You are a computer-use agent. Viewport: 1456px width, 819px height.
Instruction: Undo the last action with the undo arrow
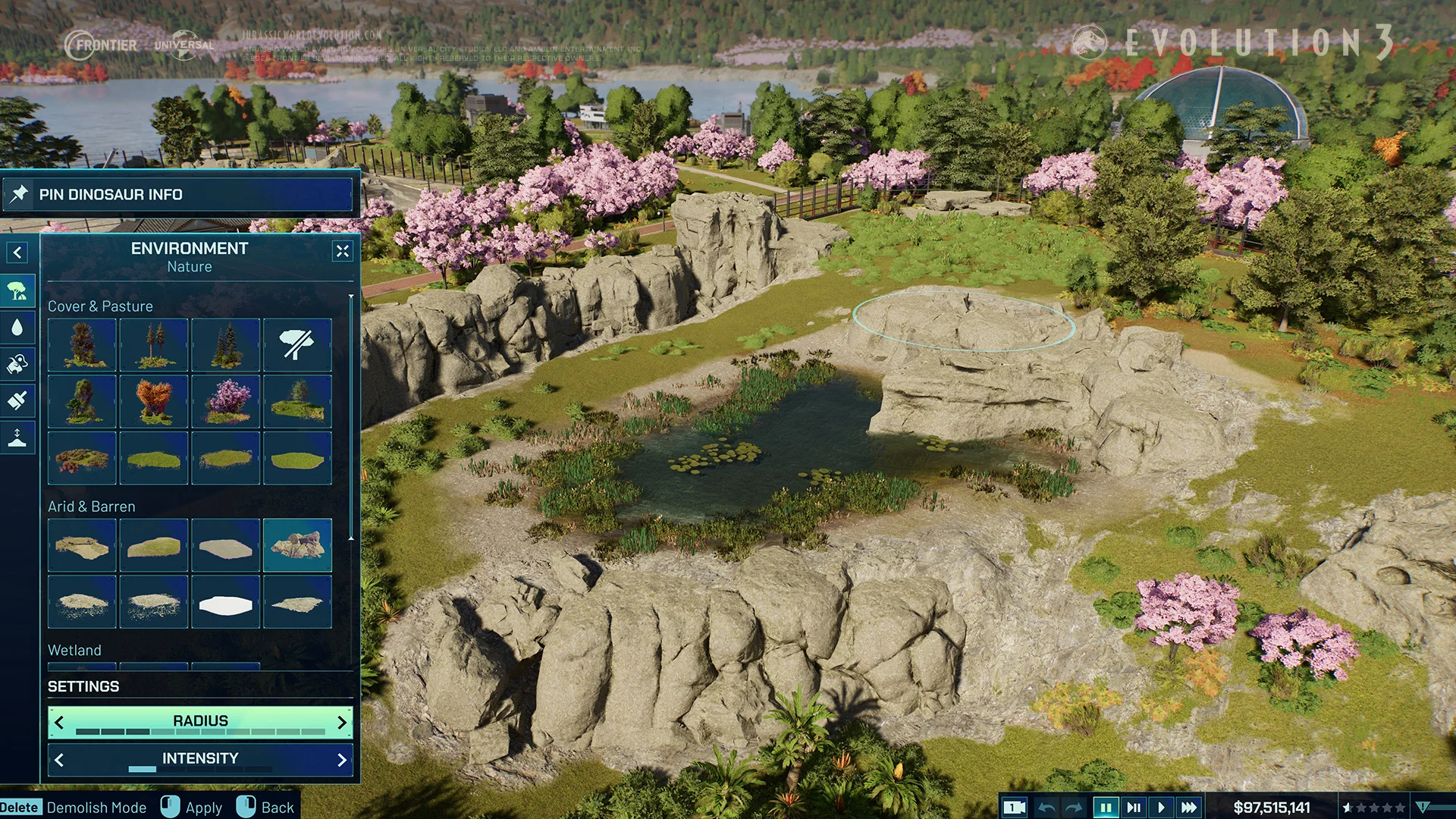coord(1046,808)
